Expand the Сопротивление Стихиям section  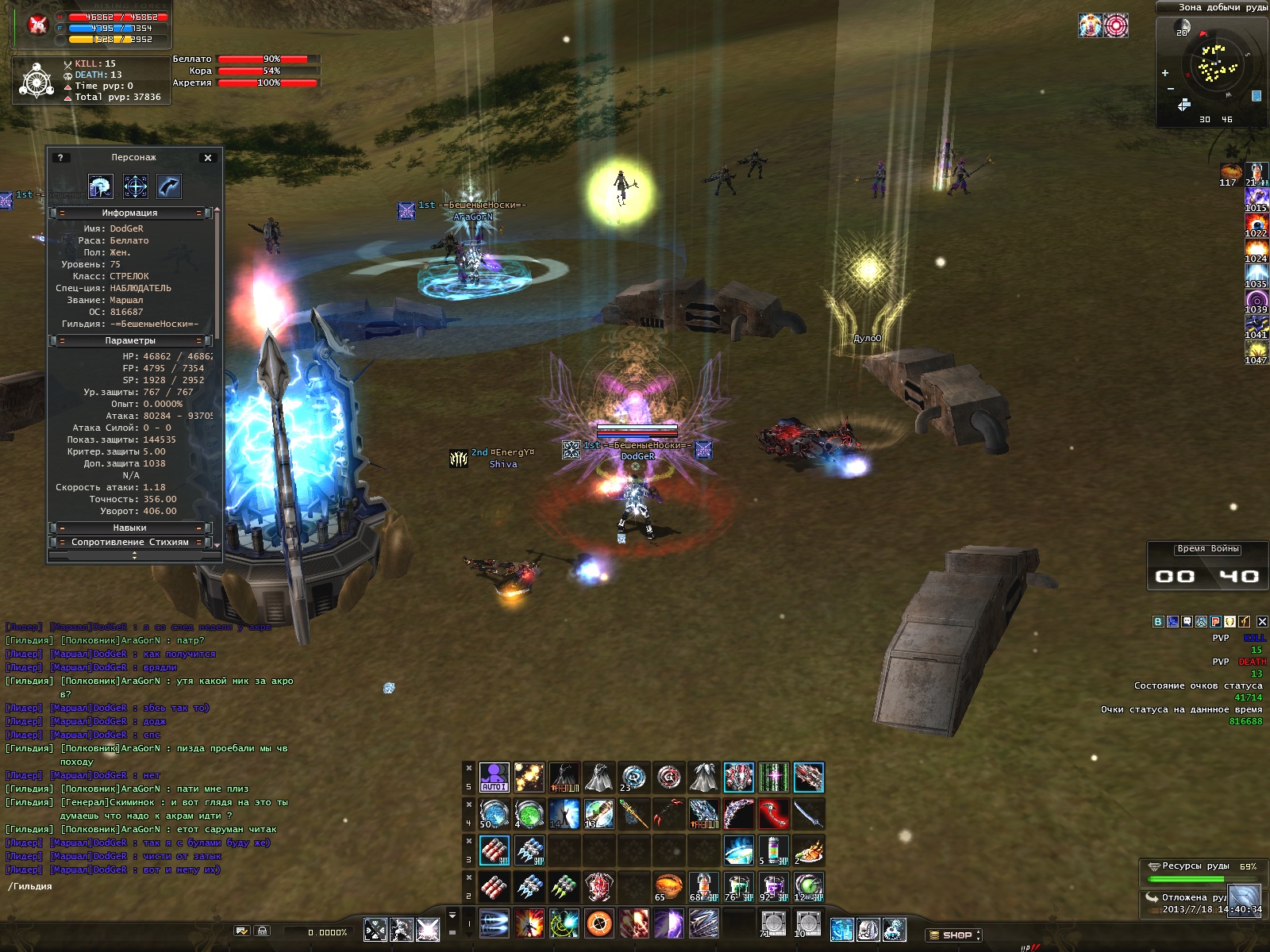pyautogui.click(x=129, y=543)
